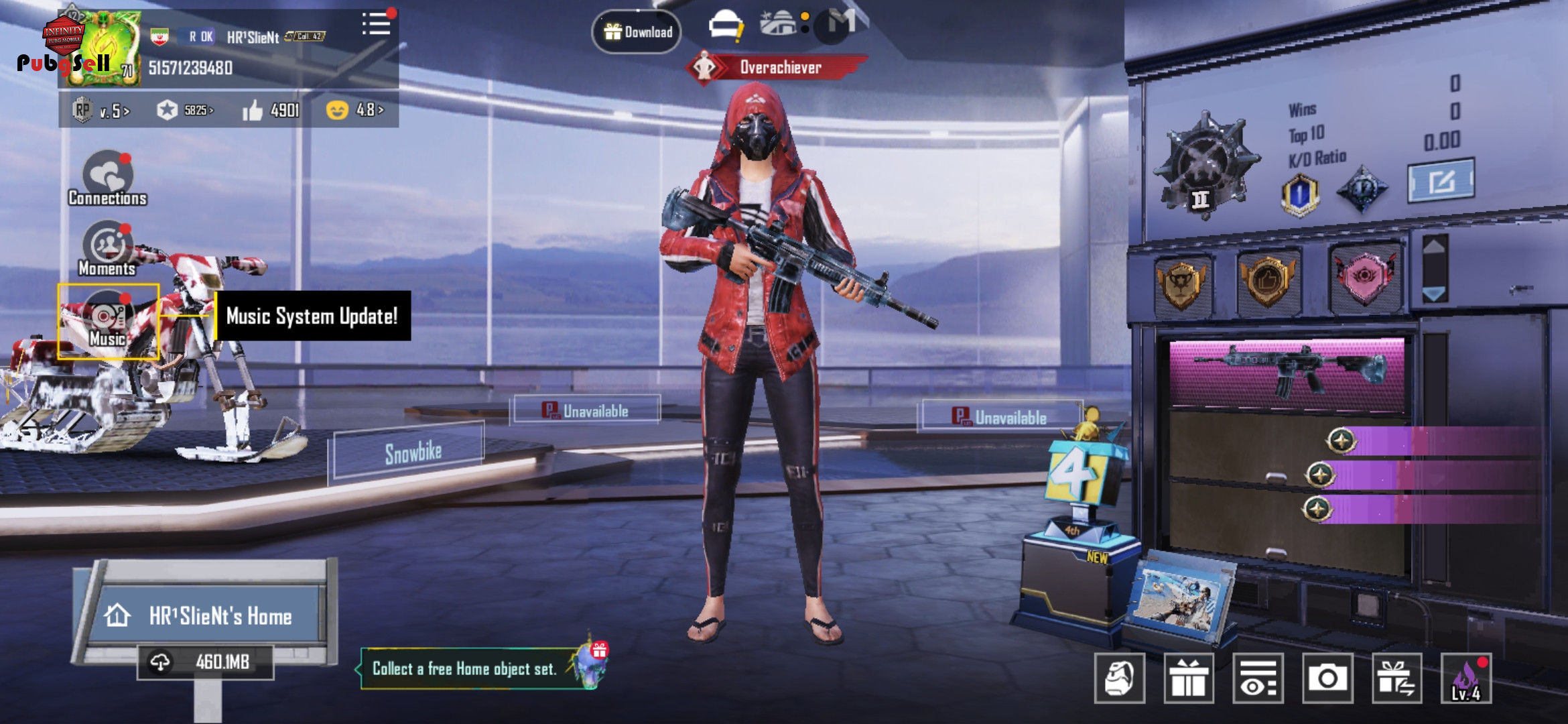Viewport: 1568px width, 724px height.
Task: Open the Download gift button
Action: click(637, 32)
